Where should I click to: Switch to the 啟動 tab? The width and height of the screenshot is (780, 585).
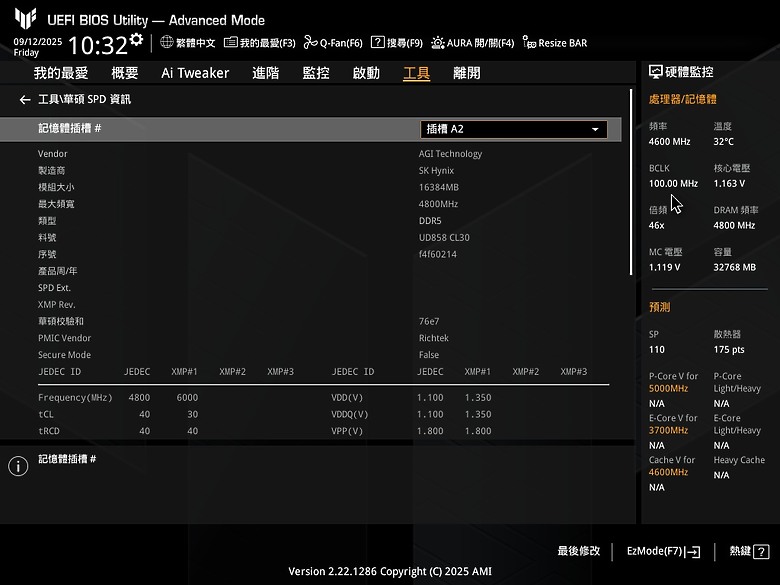click(x=366, y=73)
